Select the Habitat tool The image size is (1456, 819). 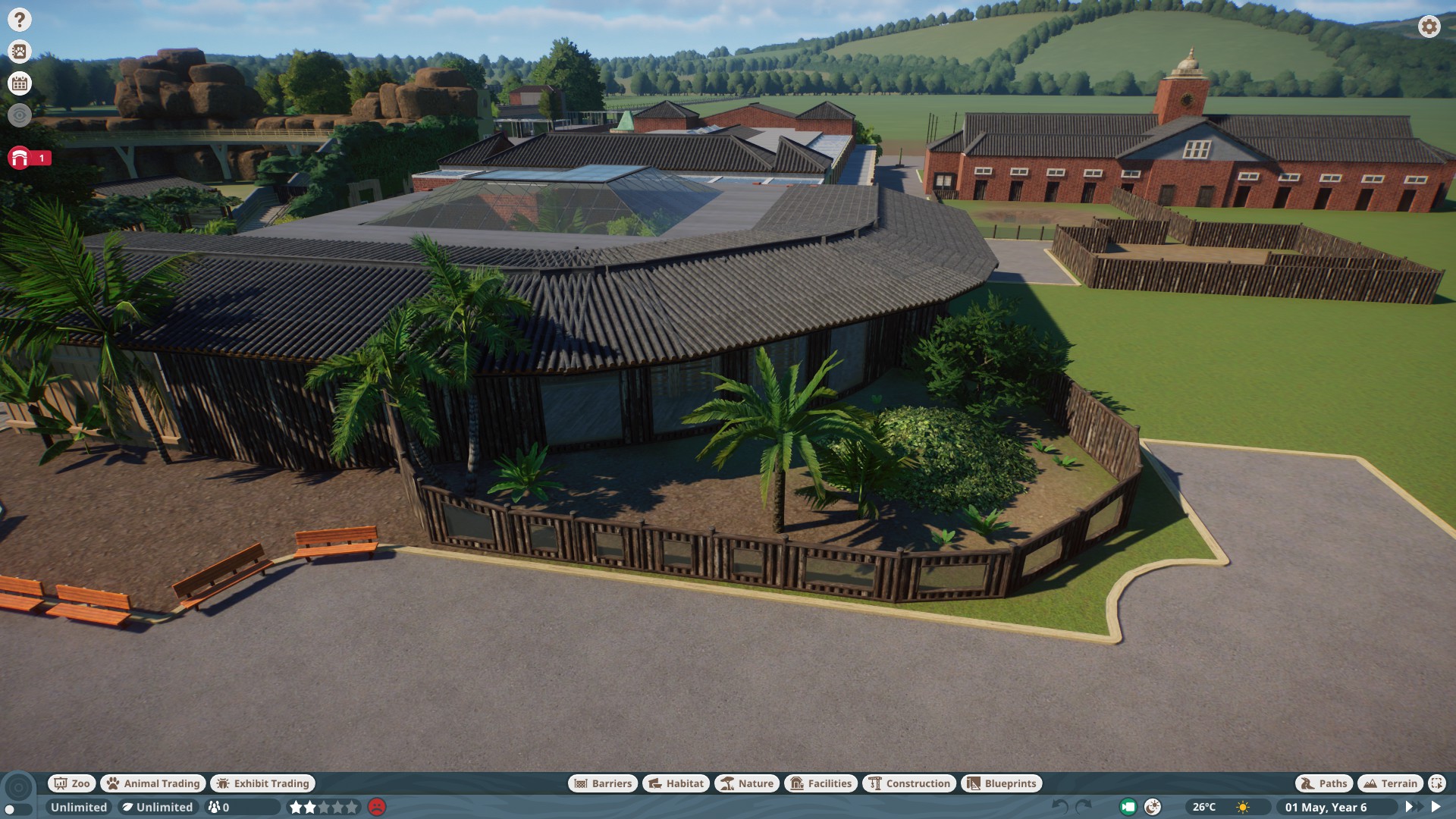click(674, 783)
